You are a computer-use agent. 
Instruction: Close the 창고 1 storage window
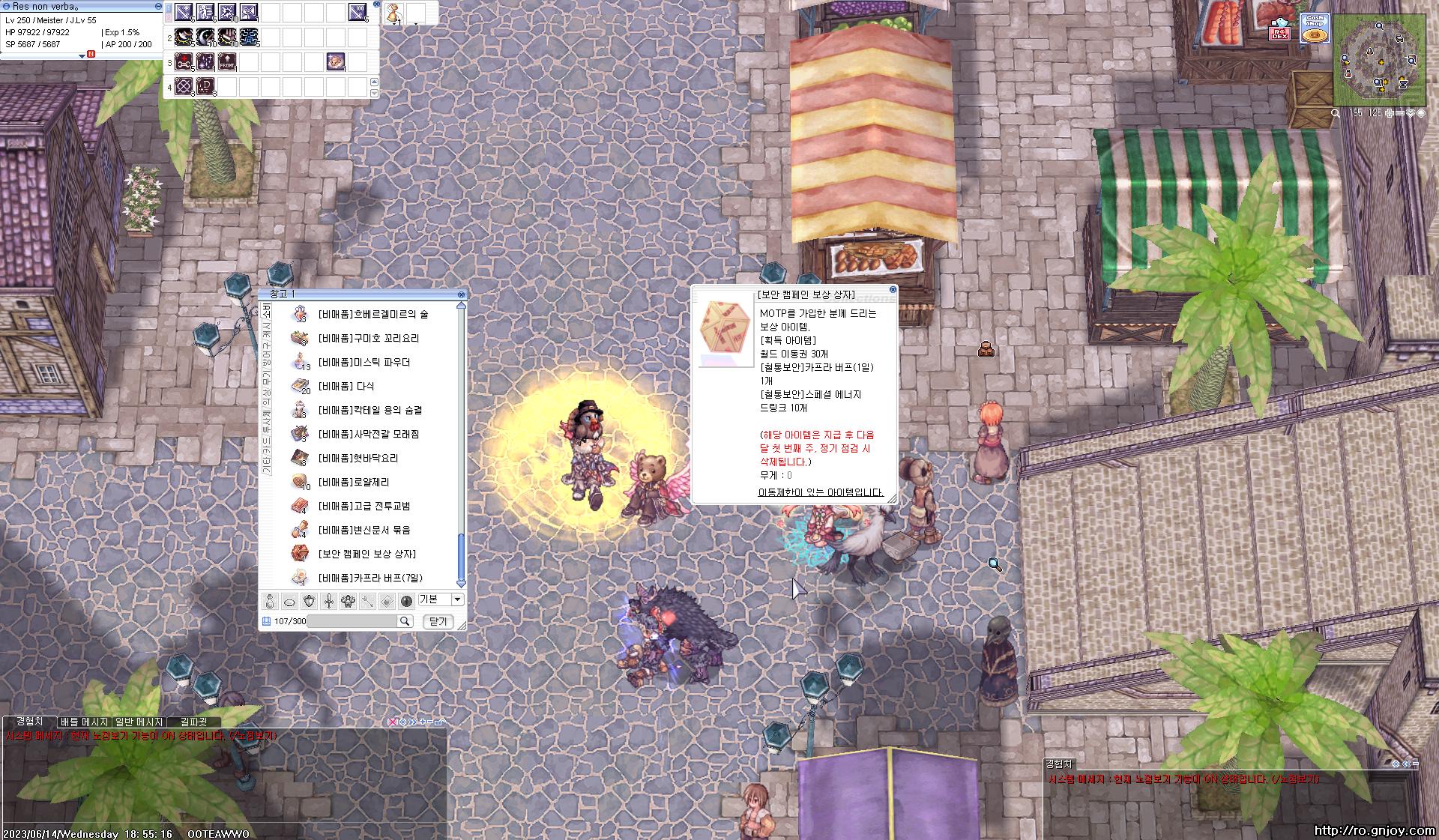coord(461,294)
